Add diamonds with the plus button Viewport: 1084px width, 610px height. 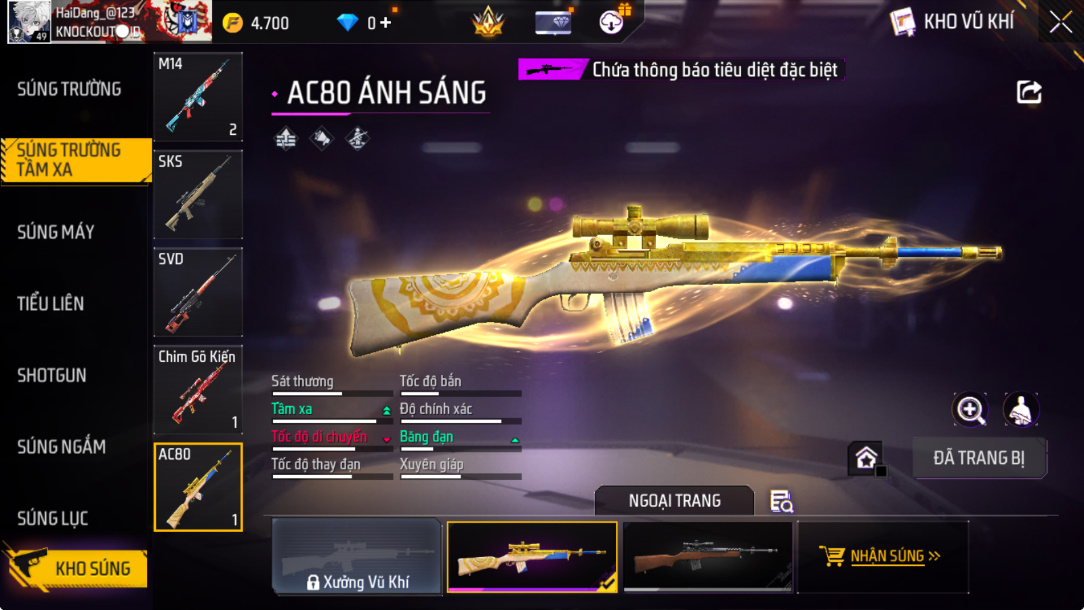tap(386, 23)
